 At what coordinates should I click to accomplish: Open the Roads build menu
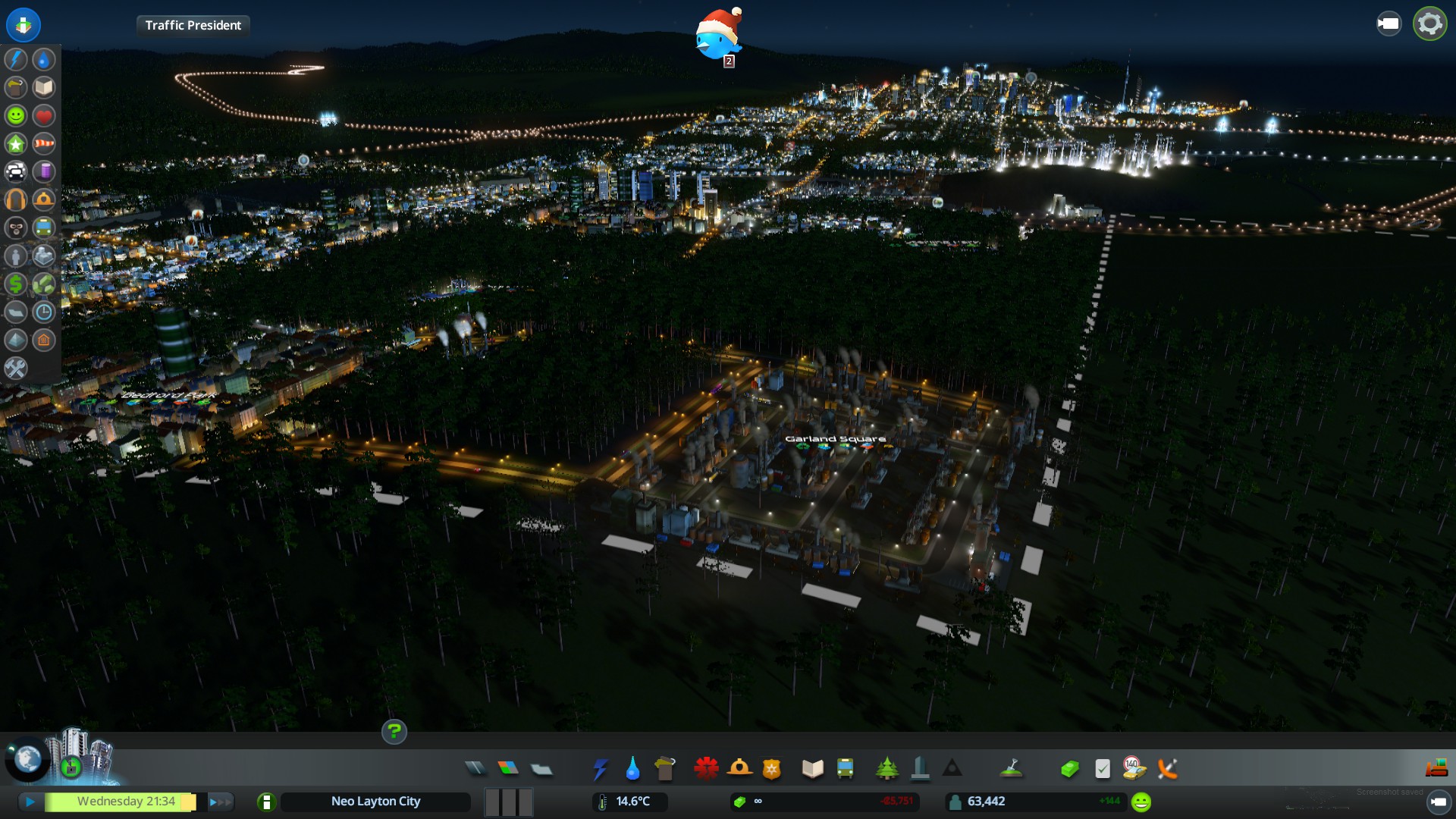click(x=475, y=769)
